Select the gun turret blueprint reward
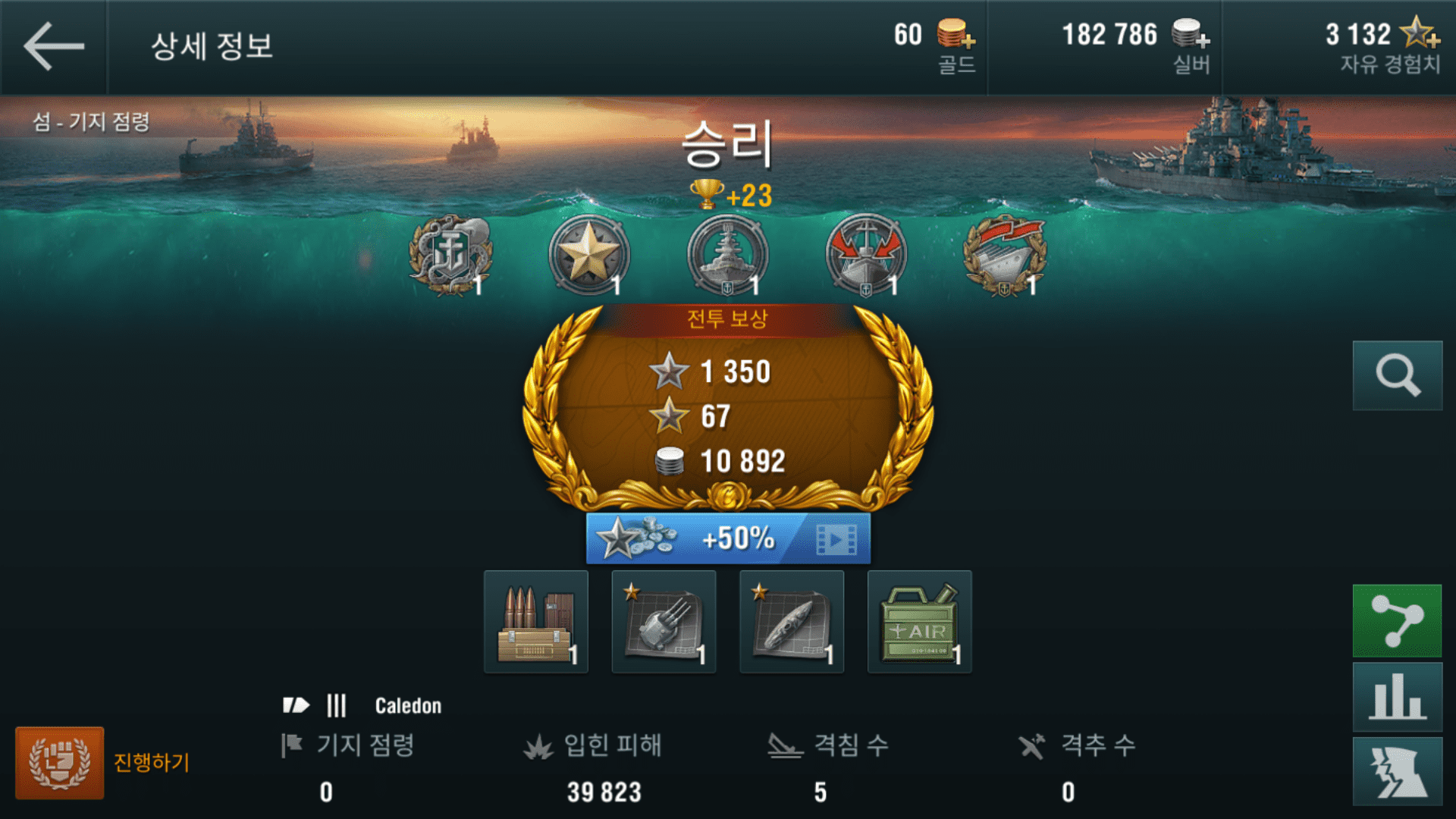Viewport: 1456px width, 819px height. click(664, 622)
